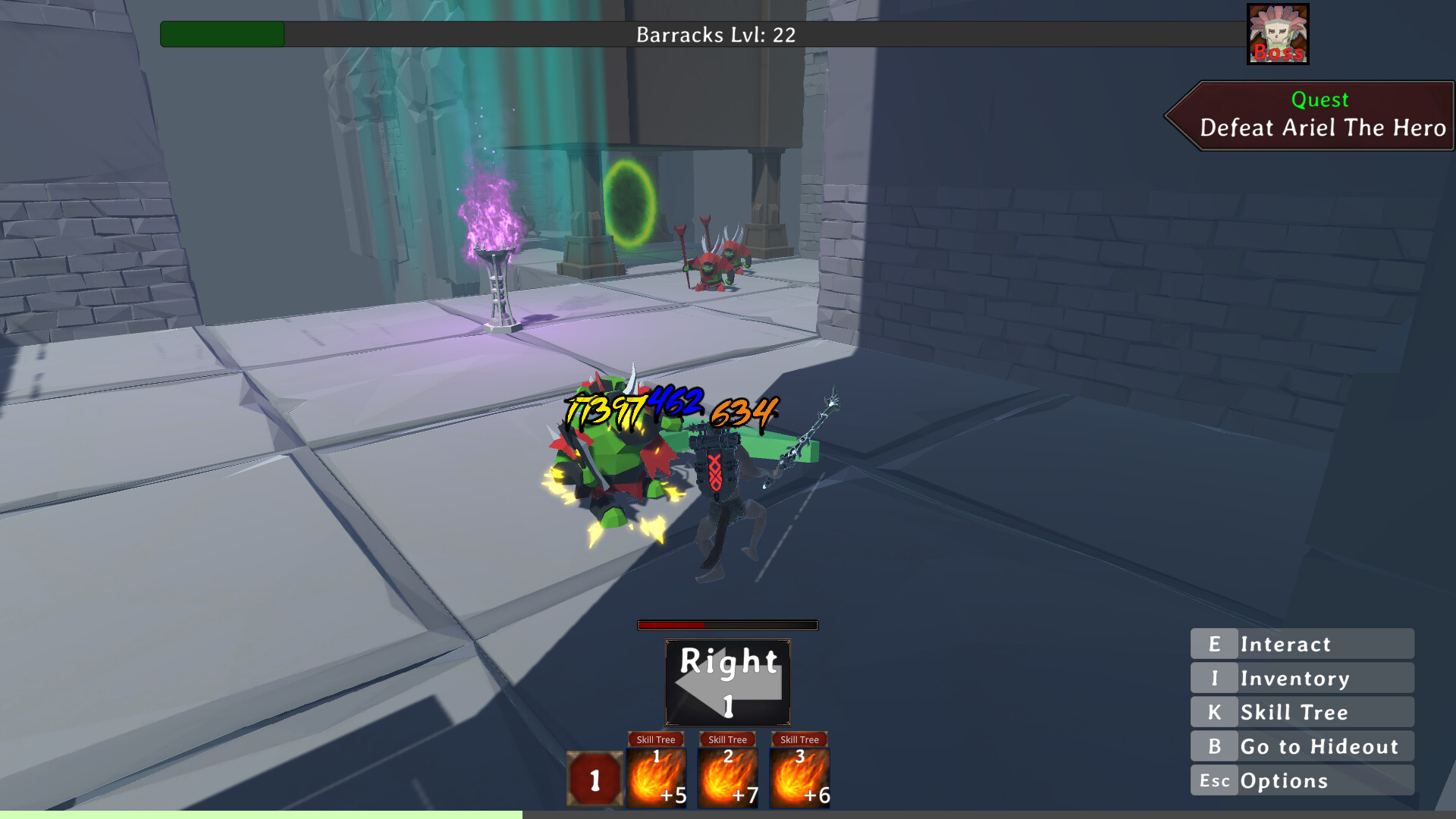
Task: Click the Interact keybind icon labeled E
Action: pyautogui.click(x=1214, y=644)
